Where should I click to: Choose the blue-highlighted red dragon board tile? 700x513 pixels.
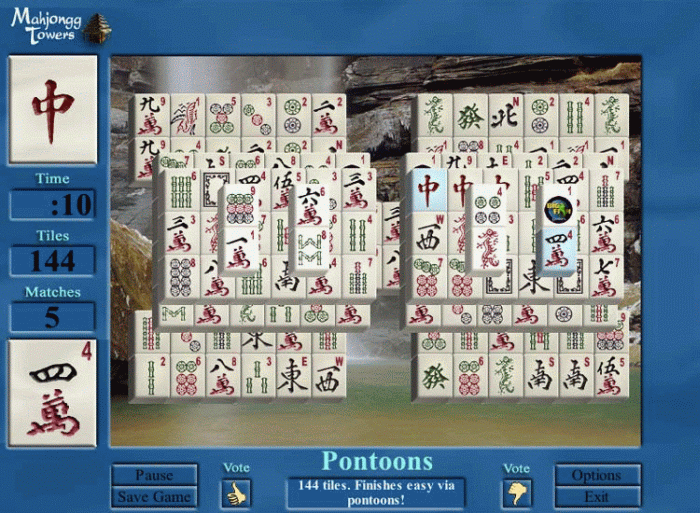(x=428, y=188)
